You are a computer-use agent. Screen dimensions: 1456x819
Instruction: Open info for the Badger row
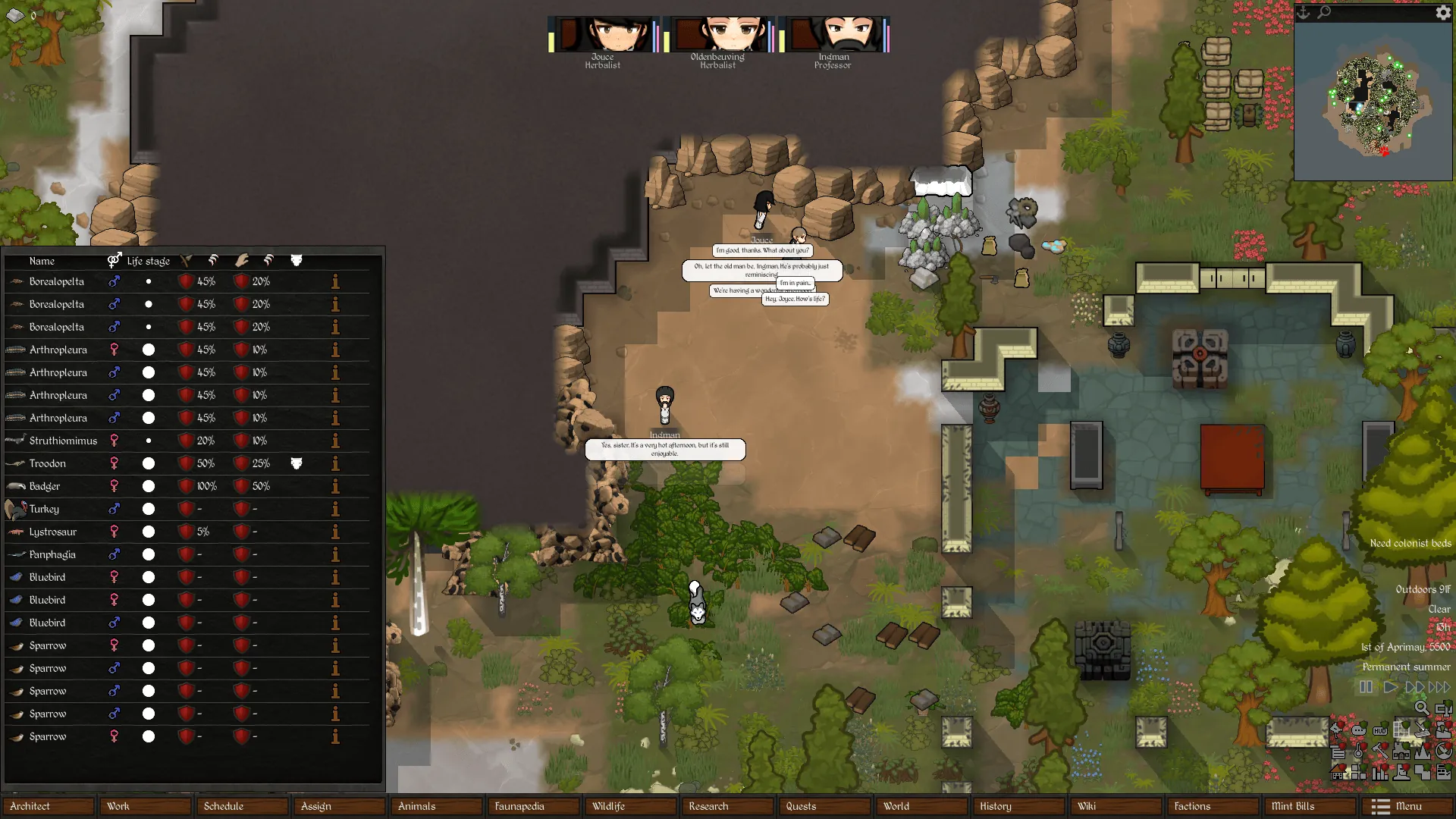point(335,486)
